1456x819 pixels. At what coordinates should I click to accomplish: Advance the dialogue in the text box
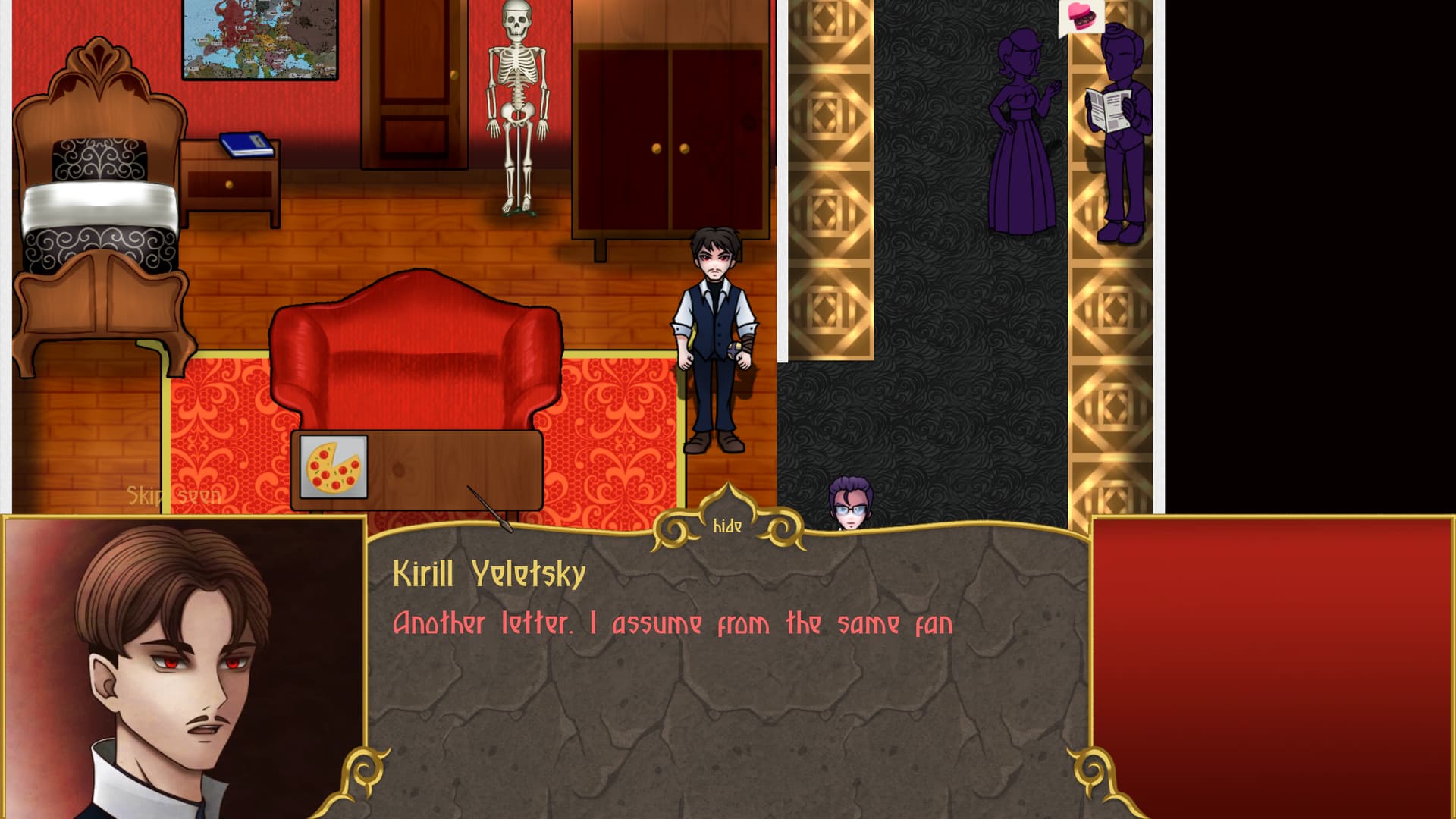(x=726, y=682)
